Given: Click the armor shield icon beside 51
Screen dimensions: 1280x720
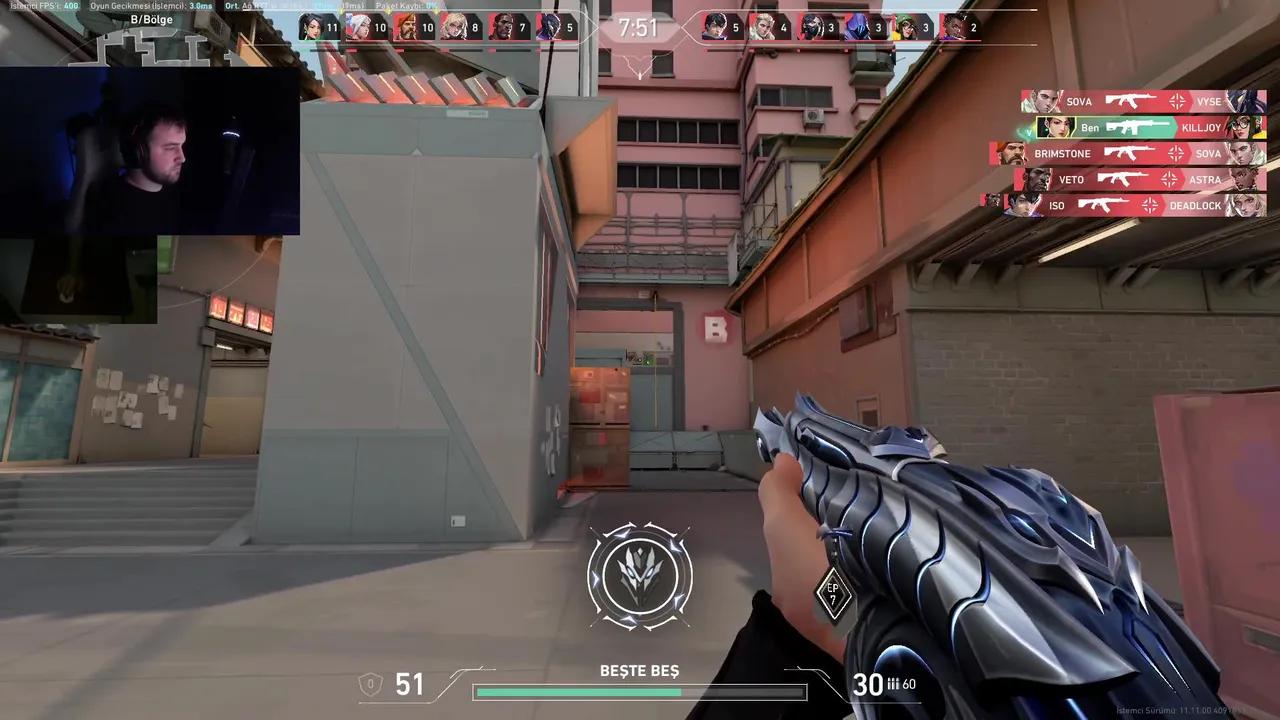Looking at the screenshot, I should coord(370,683).
